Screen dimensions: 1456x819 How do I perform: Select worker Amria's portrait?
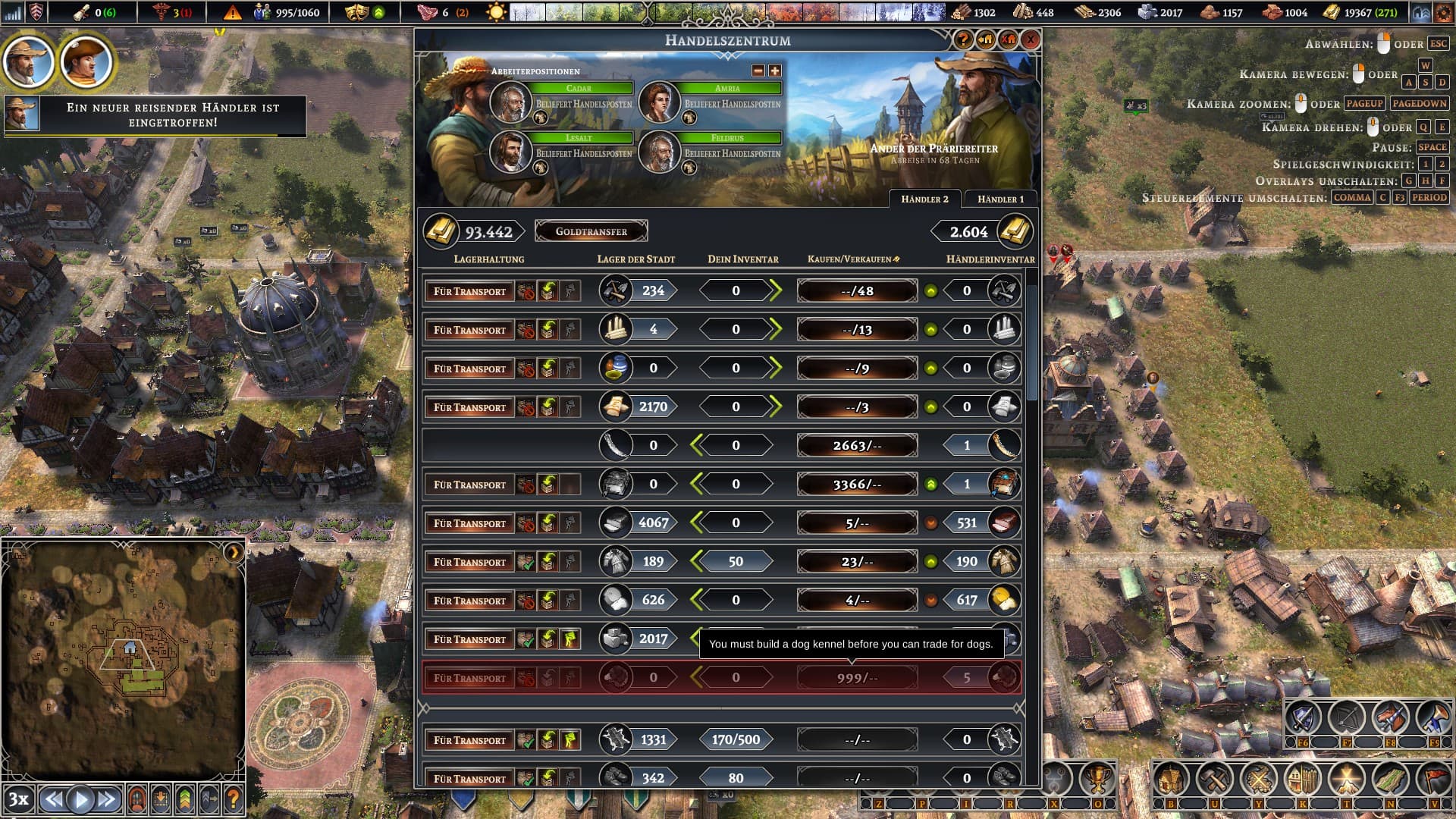[658, 102]
